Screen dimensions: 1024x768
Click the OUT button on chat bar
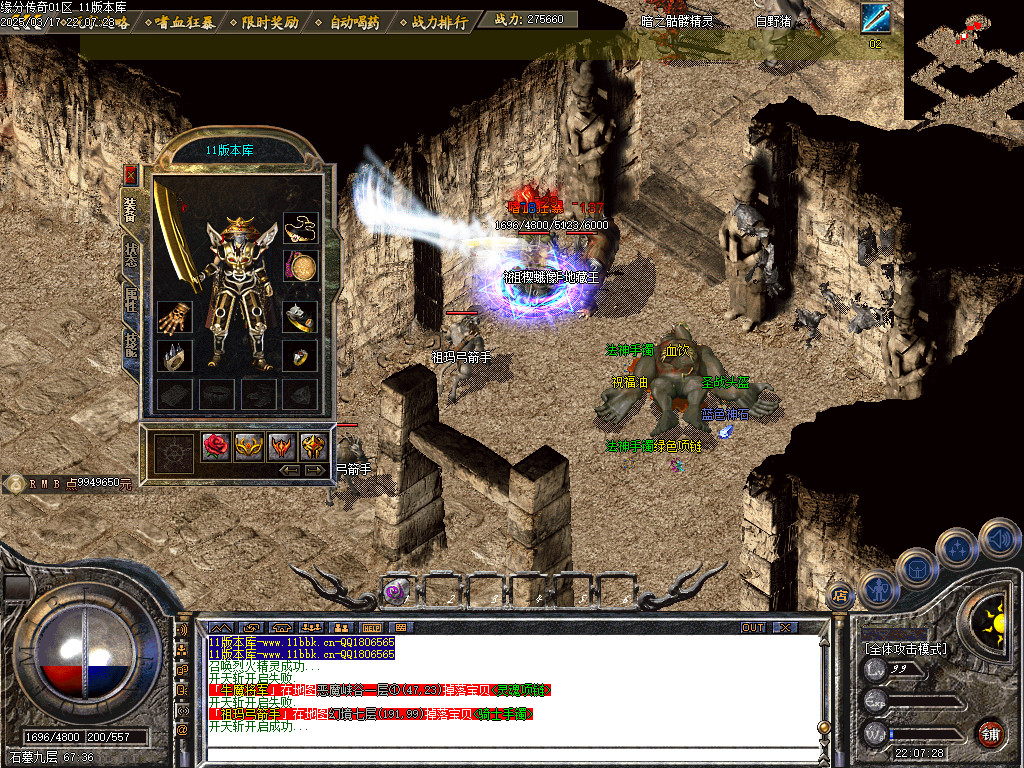(x=752, y=627)
